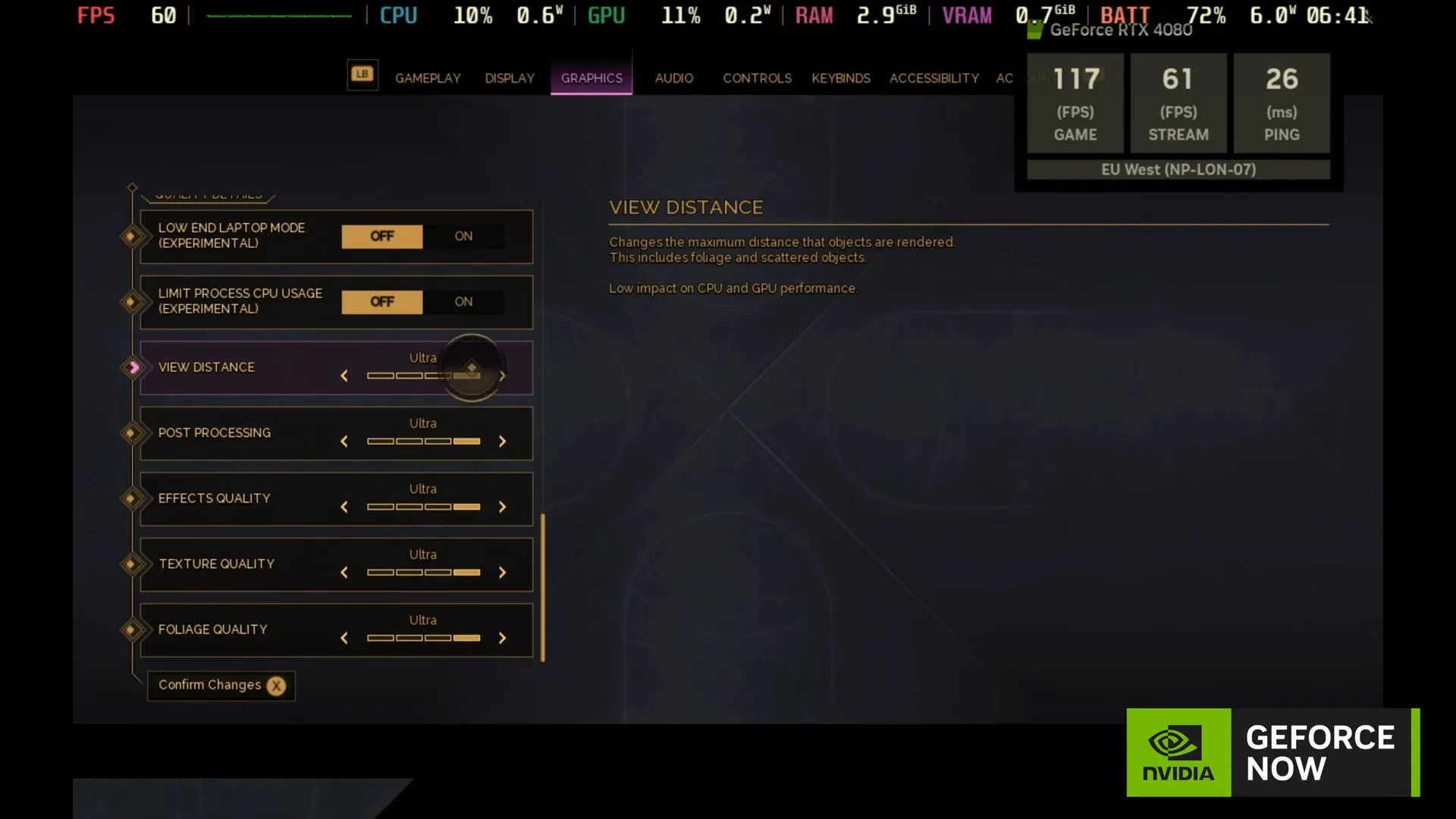The width and height of the screenshot is (1456, 819).
Task: Click the diamond beside LOW END LAPTOP MODE
Action: 133,237
